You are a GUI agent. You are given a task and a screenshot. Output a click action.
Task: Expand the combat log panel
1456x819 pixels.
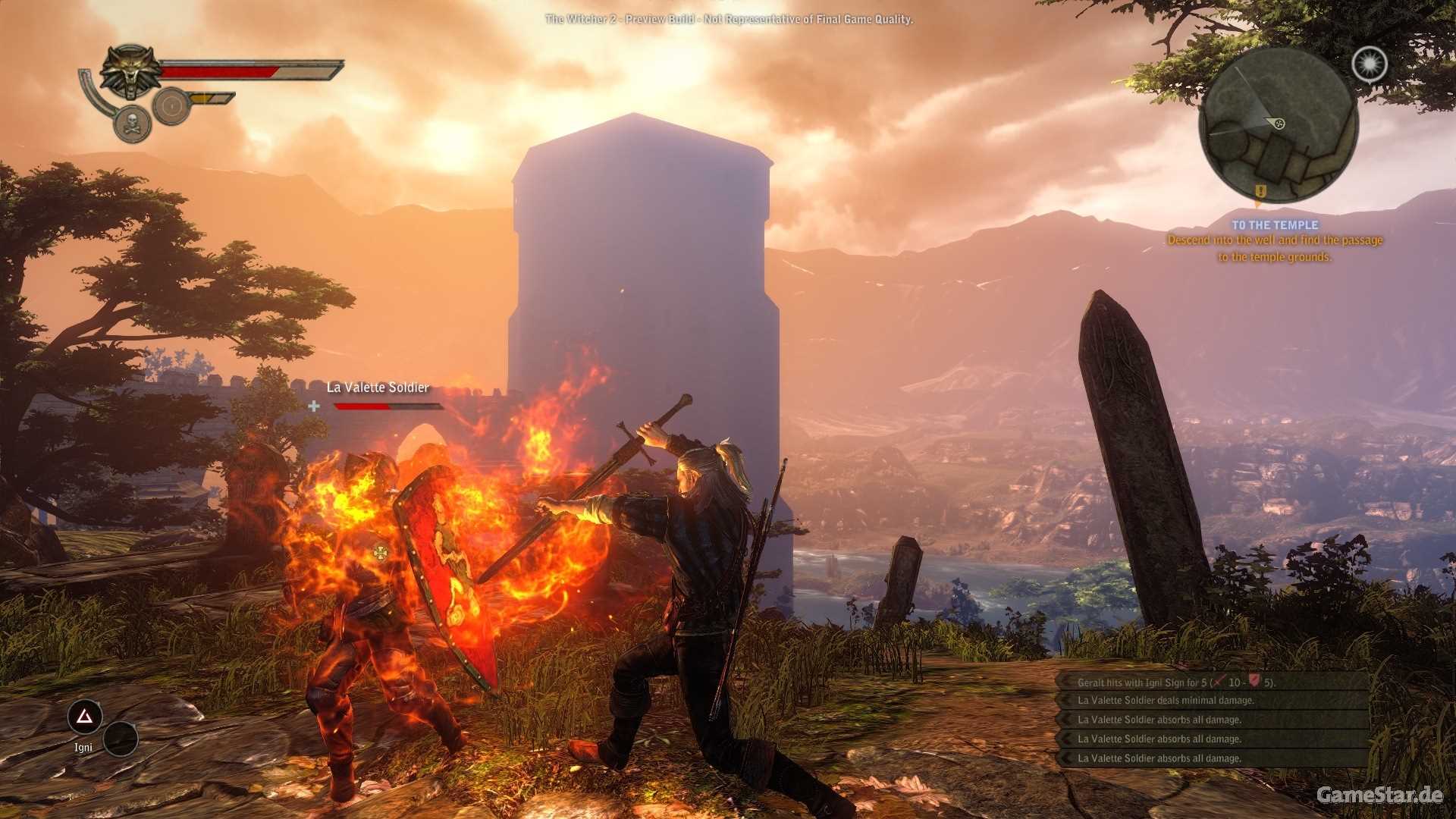click(1213, 720)
